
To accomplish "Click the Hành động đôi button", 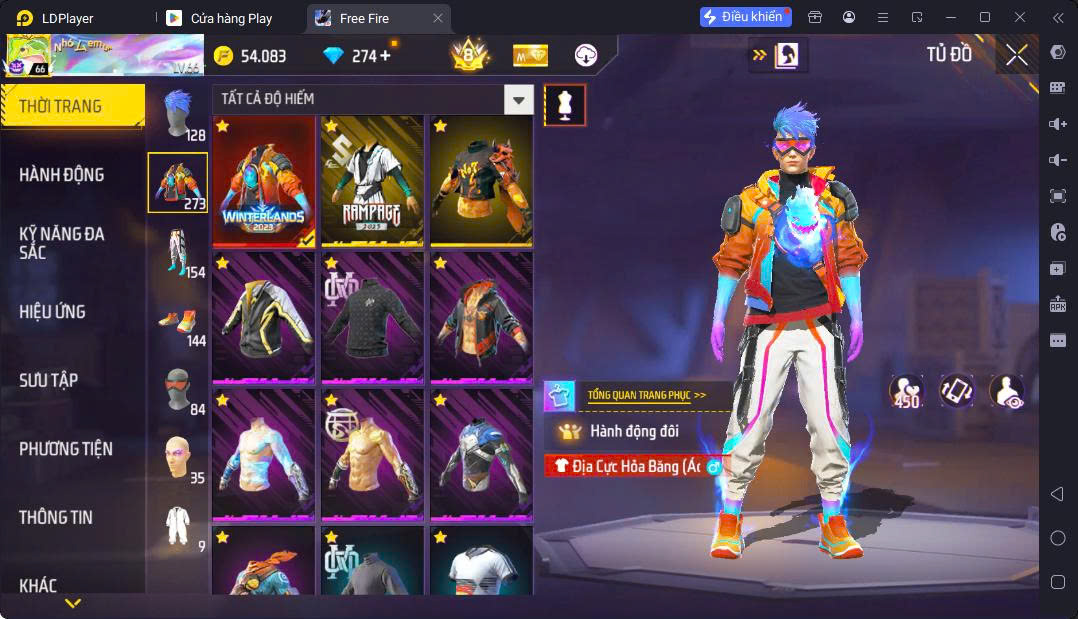I will 632,431.
